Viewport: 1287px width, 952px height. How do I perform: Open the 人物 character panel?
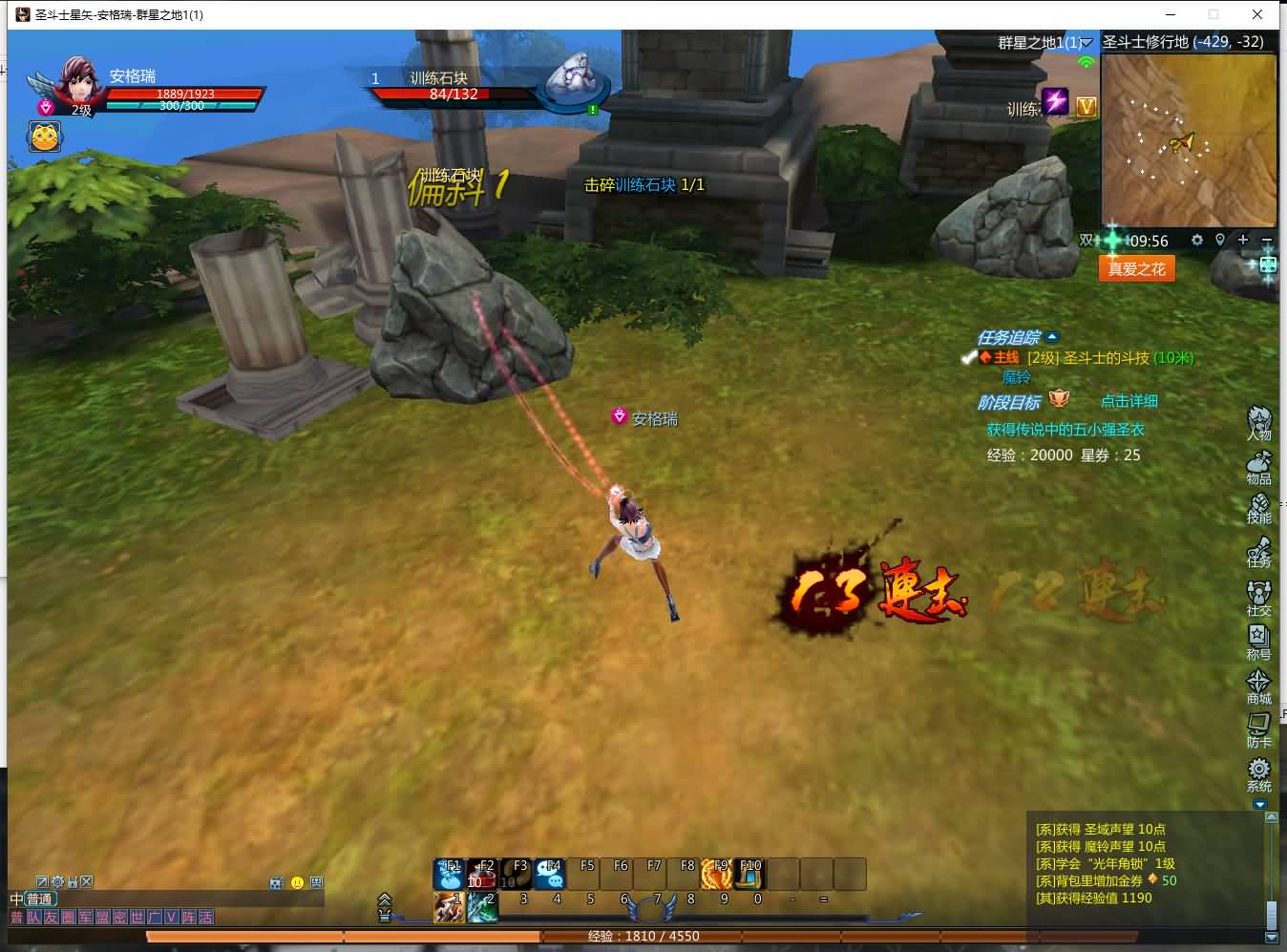1258,422
